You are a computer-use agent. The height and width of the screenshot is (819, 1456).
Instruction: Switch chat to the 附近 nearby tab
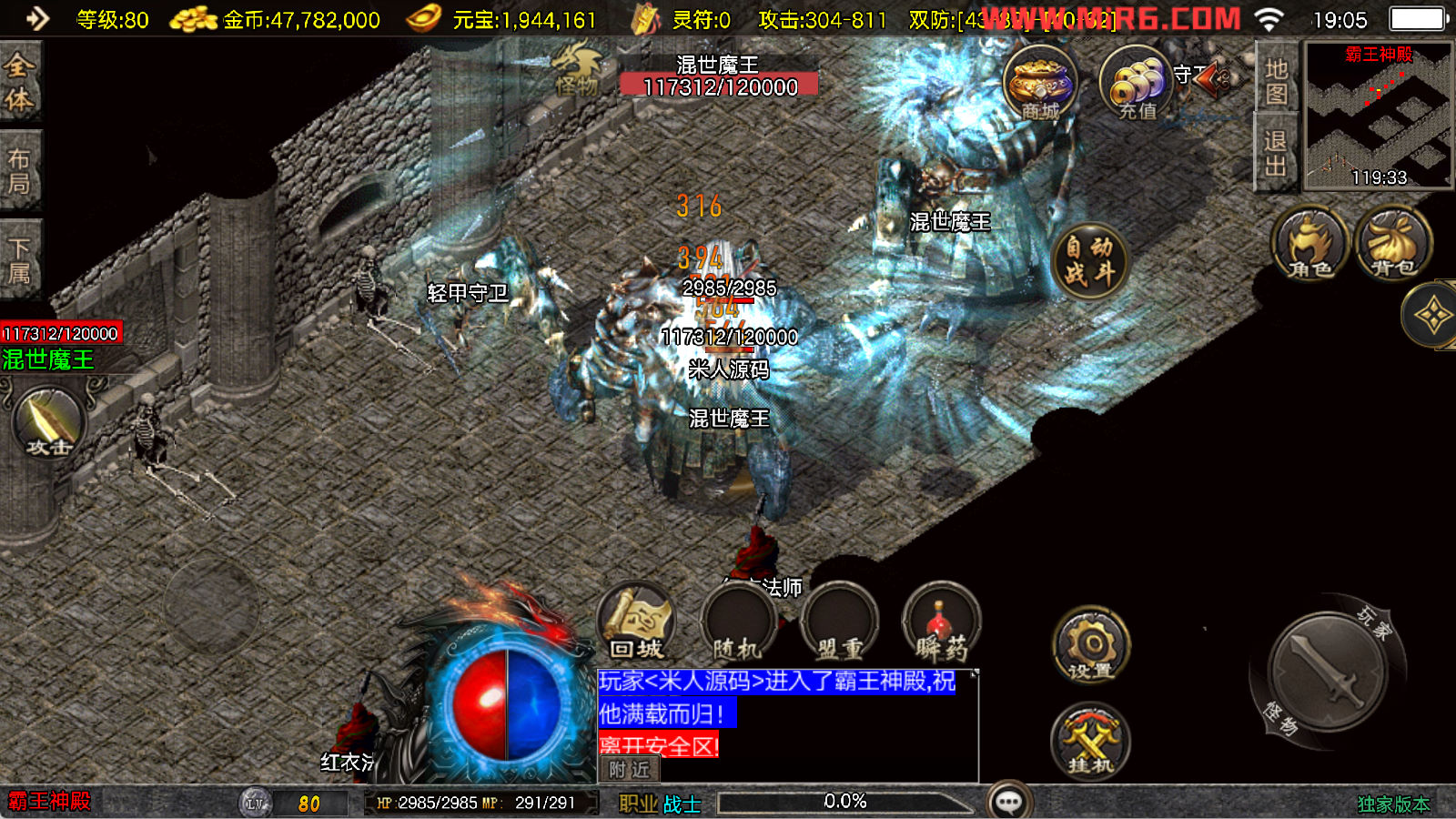(x=629, y=770)
